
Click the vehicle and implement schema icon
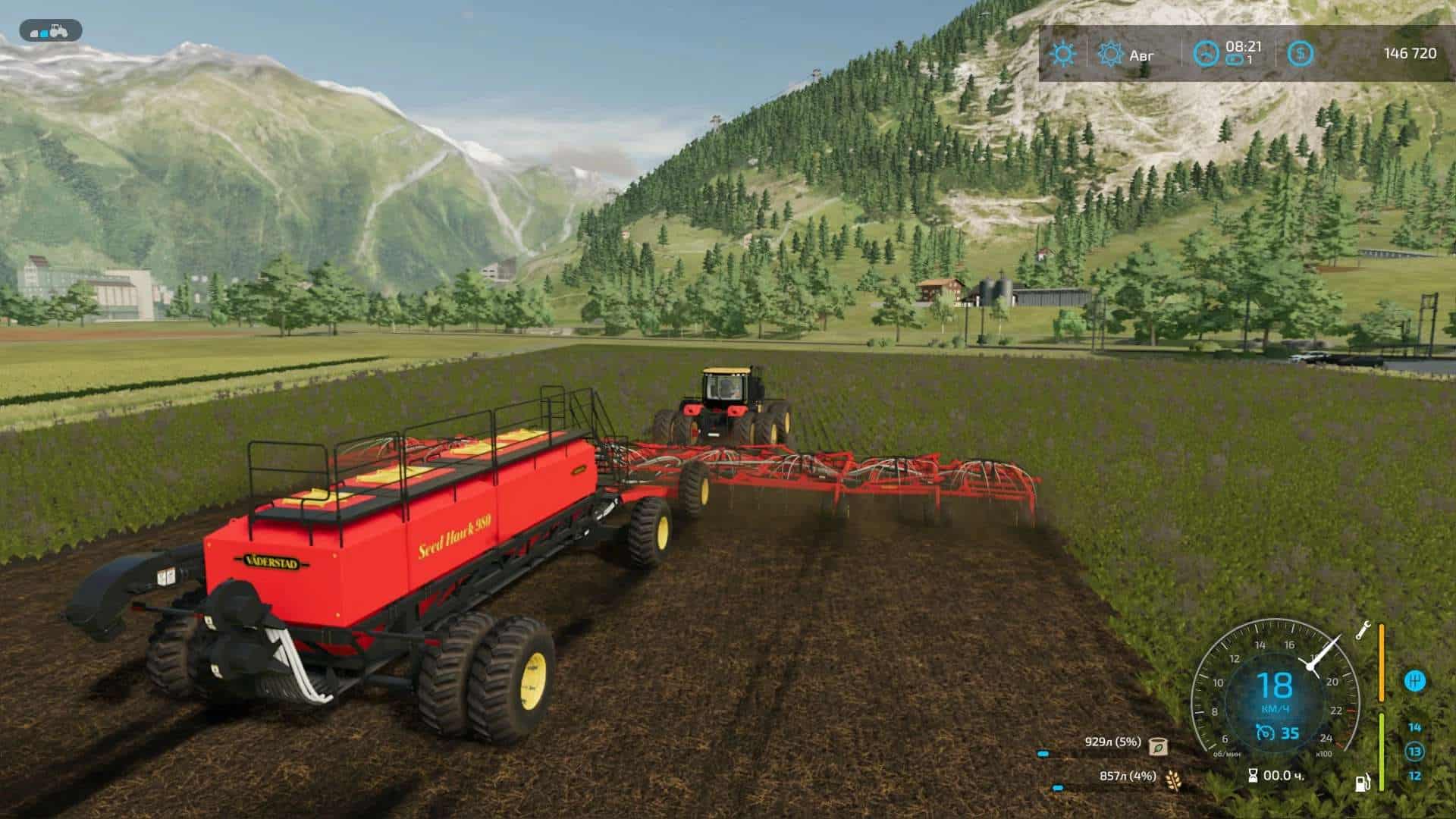[51, 31]
